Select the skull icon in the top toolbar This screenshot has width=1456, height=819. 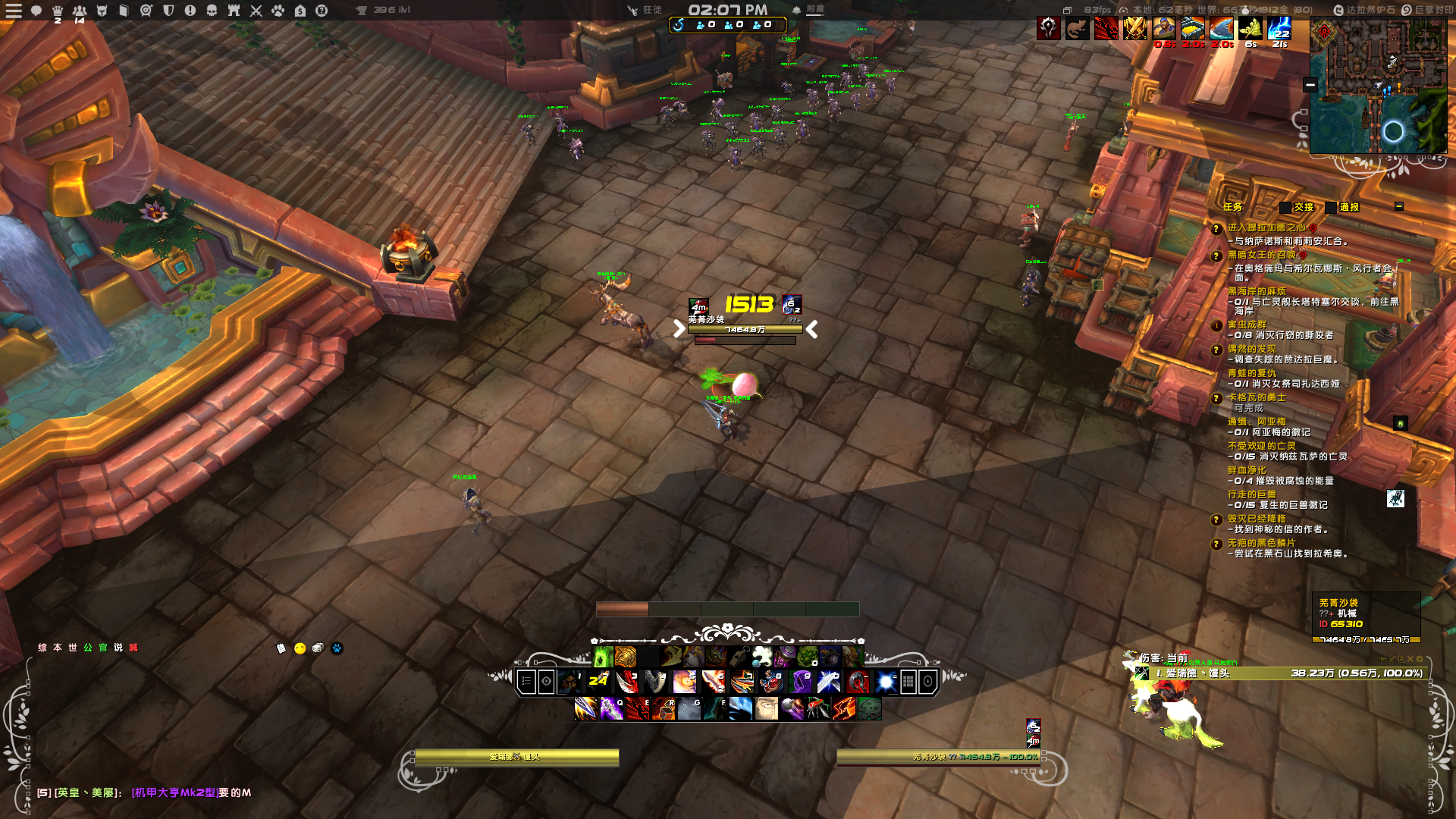click(x=212, y=11)
